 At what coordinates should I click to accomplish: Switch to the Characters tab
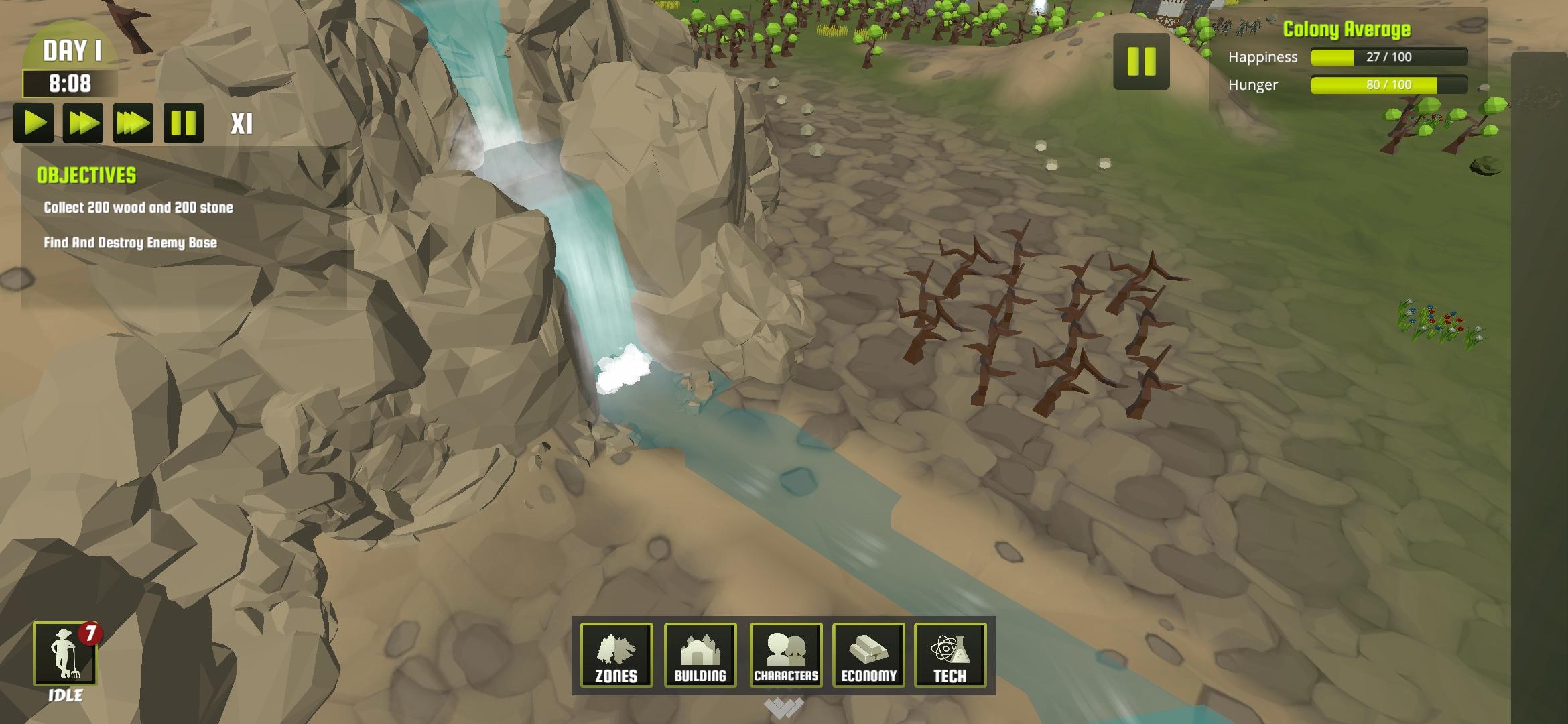(x=787, y=656)
